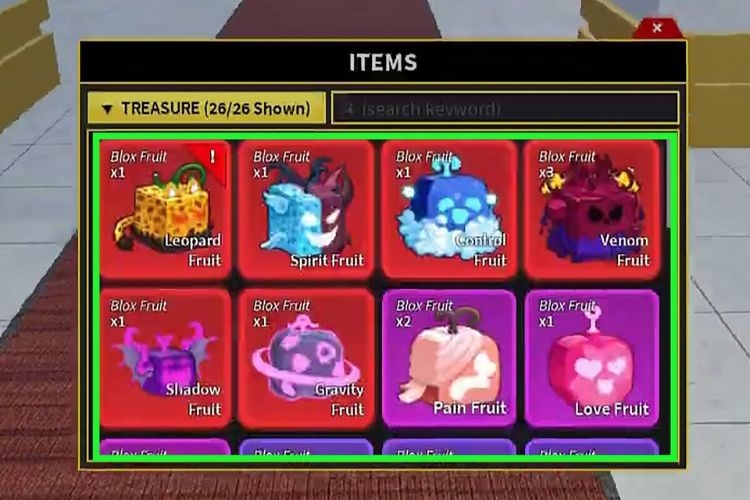Select the Pain Fruit slot
The width and height of the screenshot is (750, 500).
(449, 358)
